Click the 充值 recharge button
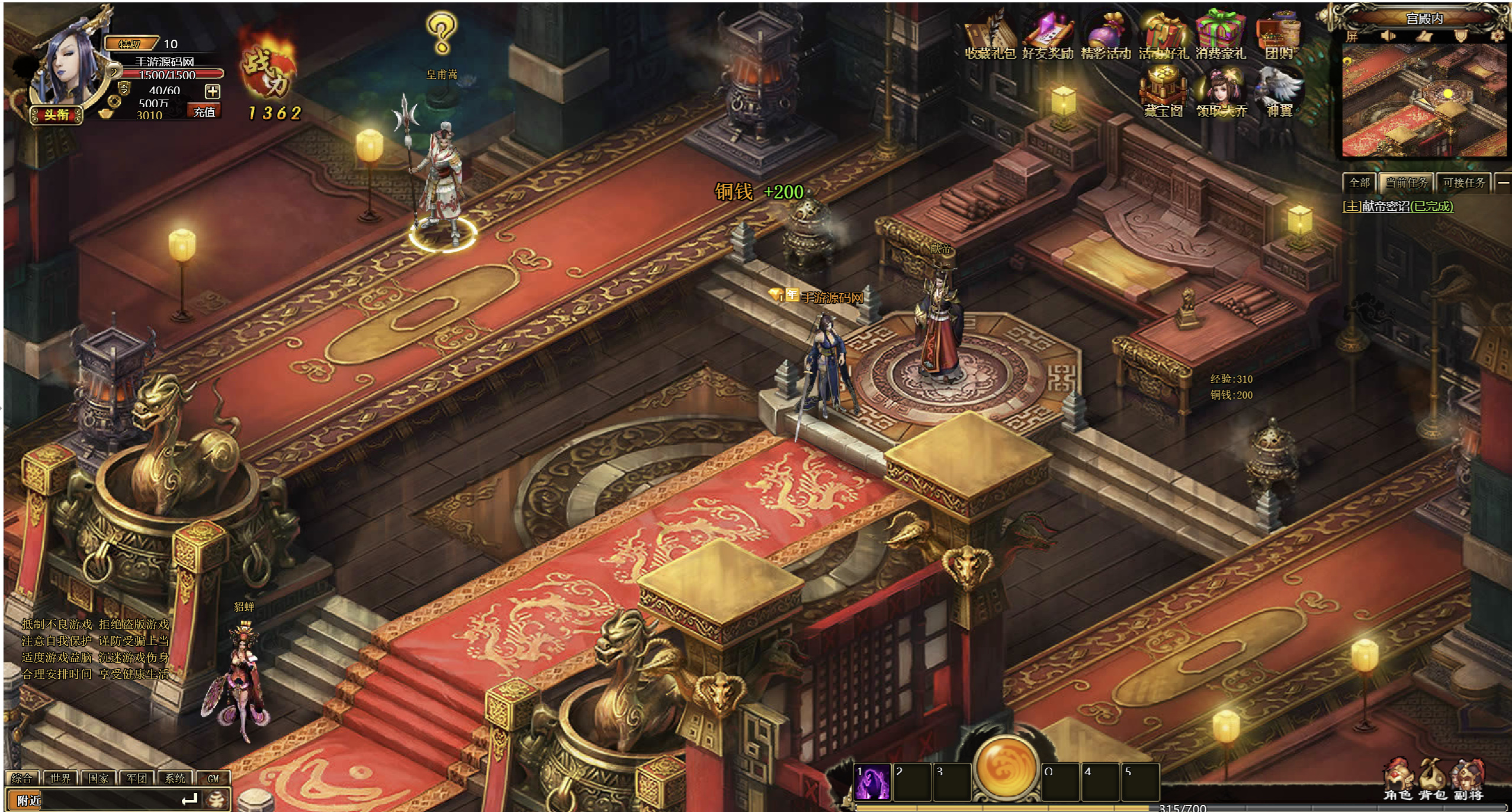Screen dimensions: 1512x812 tap(204, 112)
